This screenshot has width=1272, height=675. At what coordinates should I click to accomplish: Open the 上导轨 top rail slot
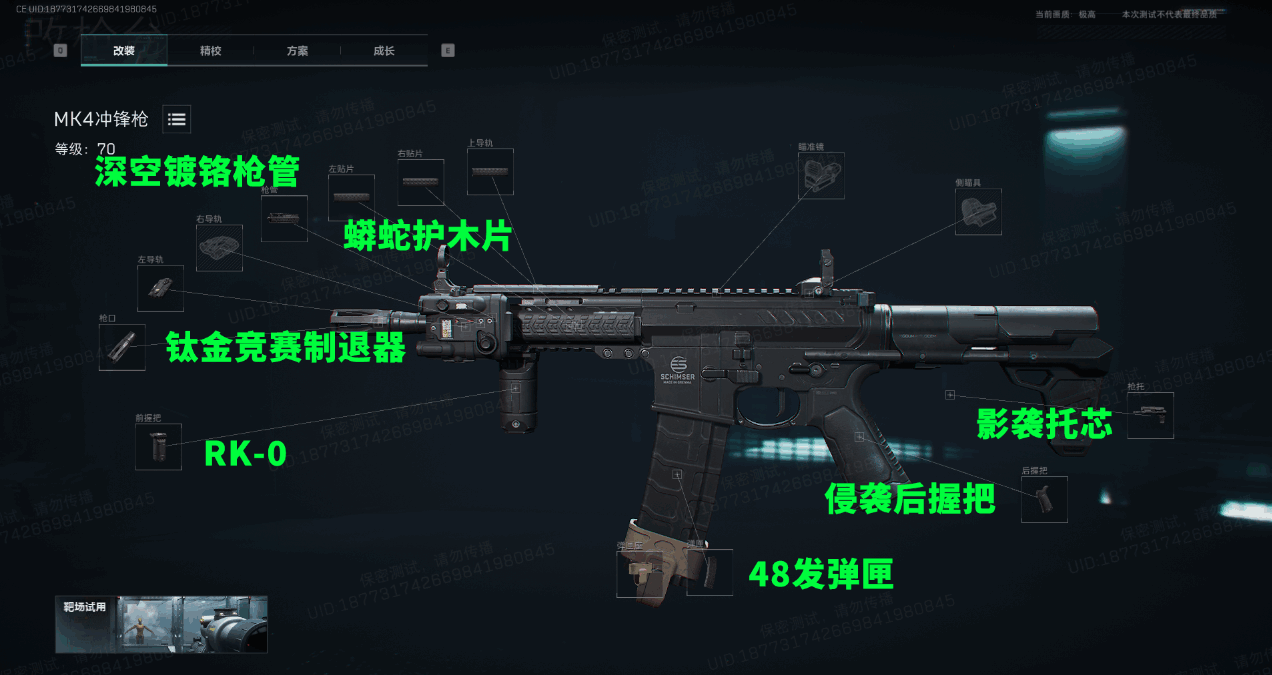490,171
